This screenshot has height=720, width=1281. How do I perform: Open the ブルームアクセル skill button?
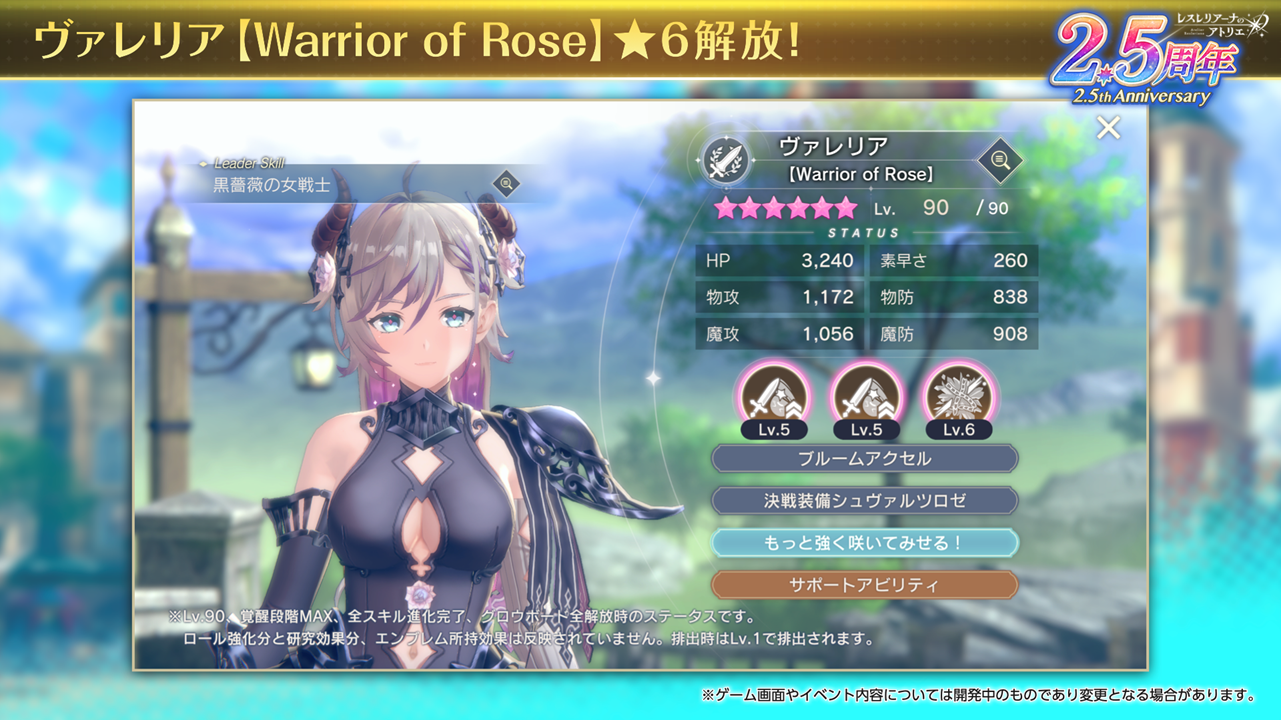pyautogui.click(x=864, y=459)
